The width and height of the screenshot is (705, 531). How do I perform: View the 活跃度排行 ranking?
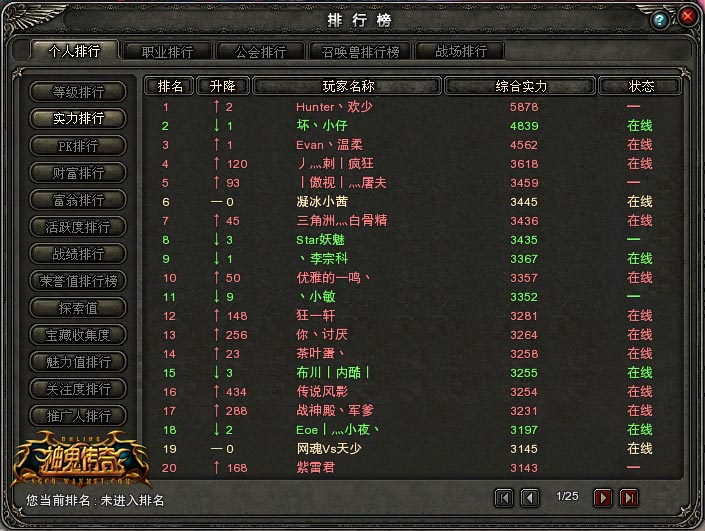(78, 227)
